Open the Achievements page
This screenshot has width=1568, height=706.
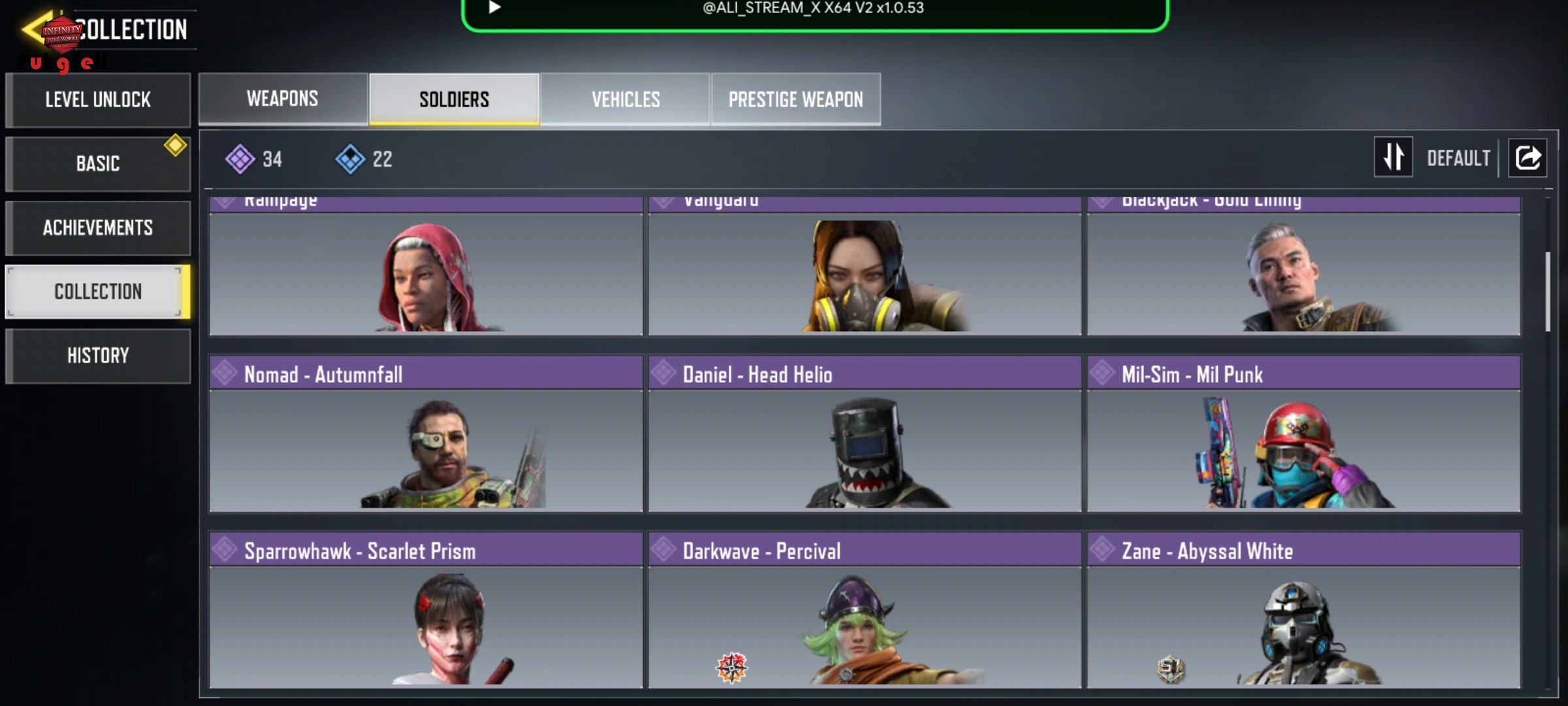pos(98,227)
